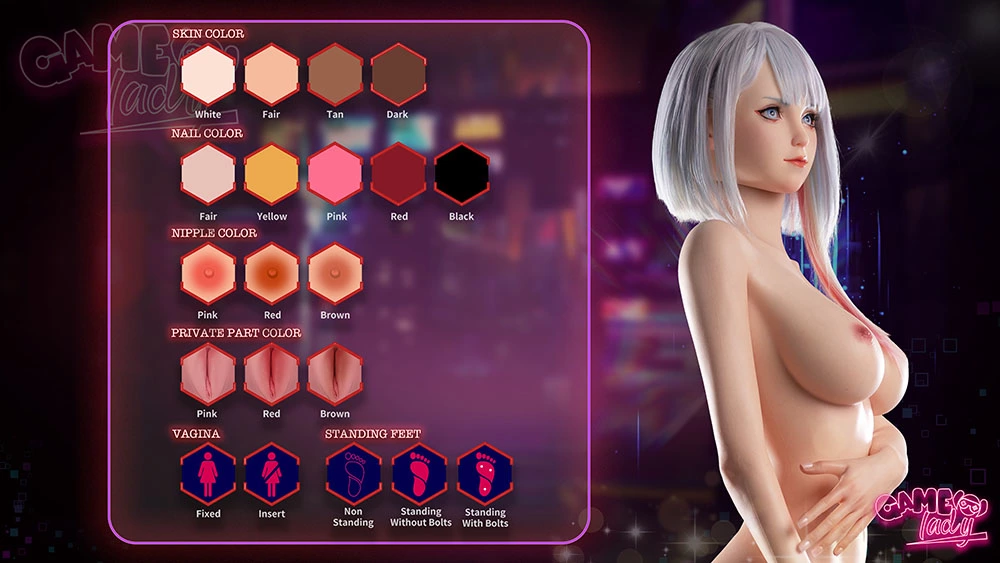The height and width of the screenshot is (563, 1000).
Task: Choose the Red nail color
Action: (x=398, y=174)
